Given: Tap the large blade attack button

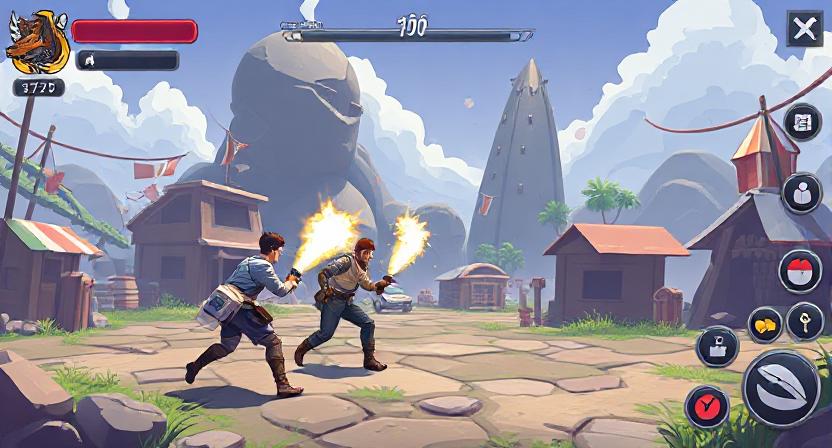Looking at the screenshot, I should pyautogui.click(x=781, y=388).
